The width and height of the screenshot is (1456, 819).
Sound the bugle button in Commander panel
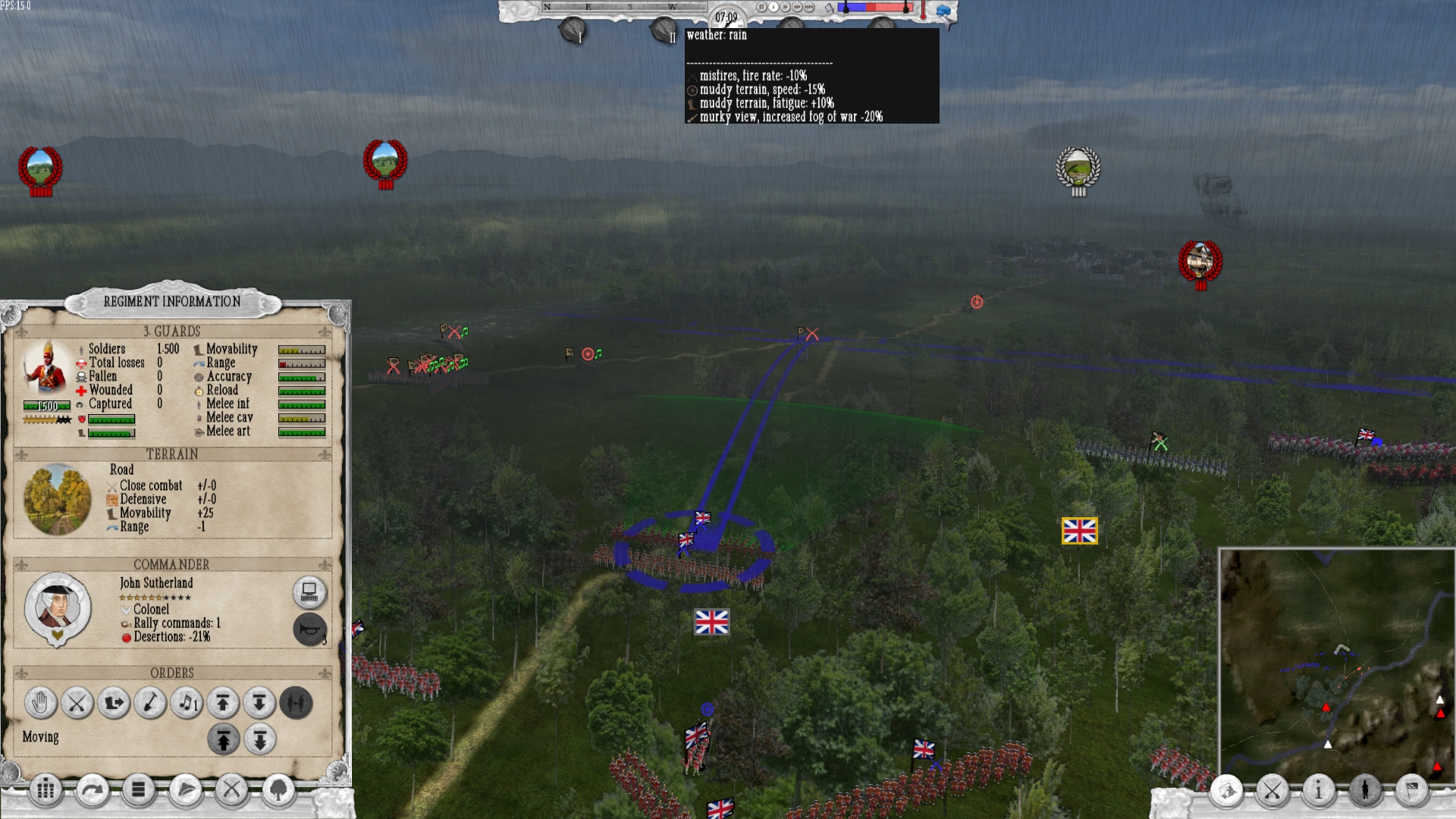tap(308, 629)
